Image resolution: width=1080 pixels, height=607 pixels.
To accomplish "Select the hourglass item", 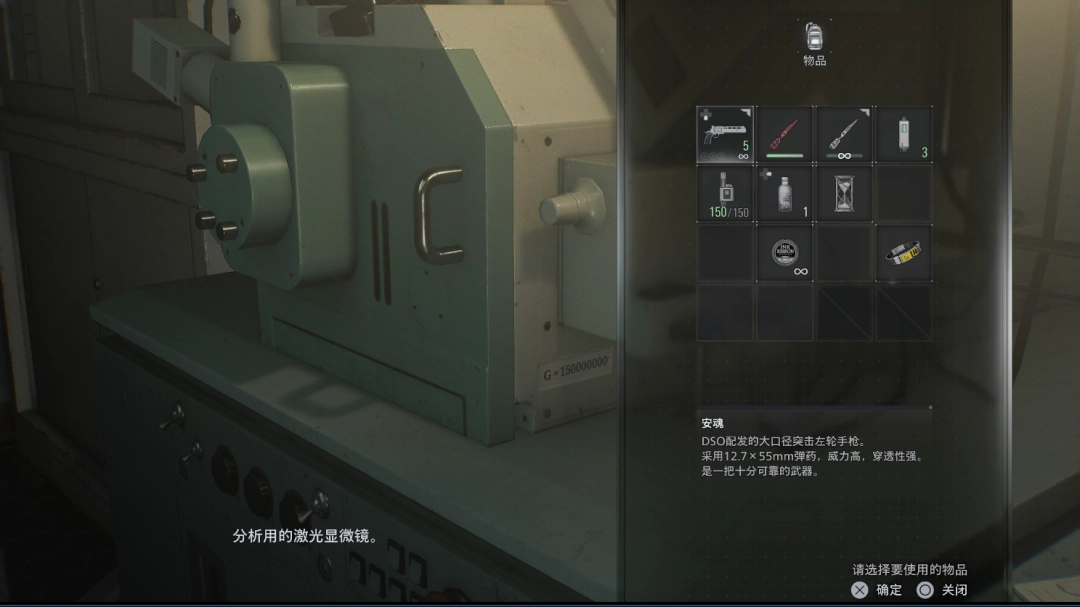I will pos(845,193).
